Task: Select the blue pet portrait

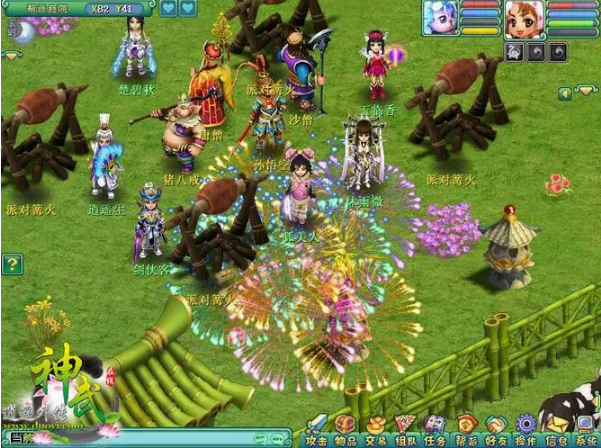Action: coord(440,17)
